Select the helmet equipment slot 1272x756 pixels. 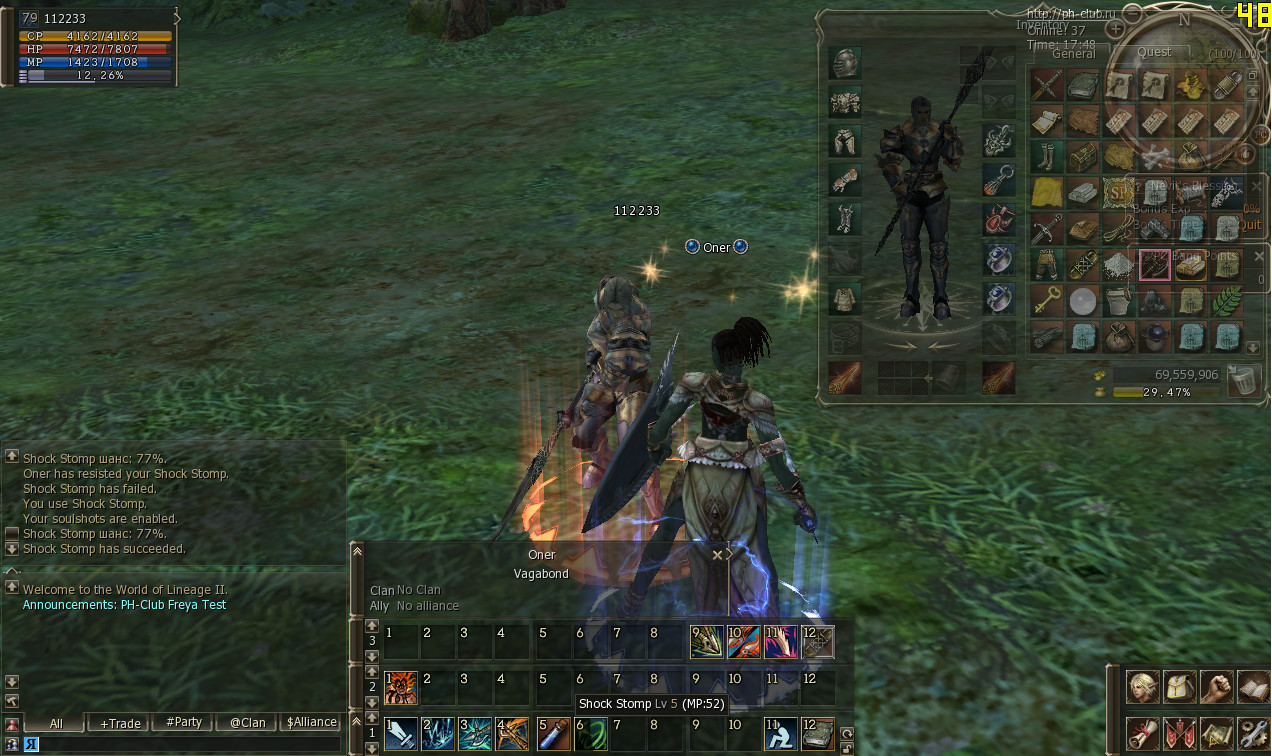844,63
